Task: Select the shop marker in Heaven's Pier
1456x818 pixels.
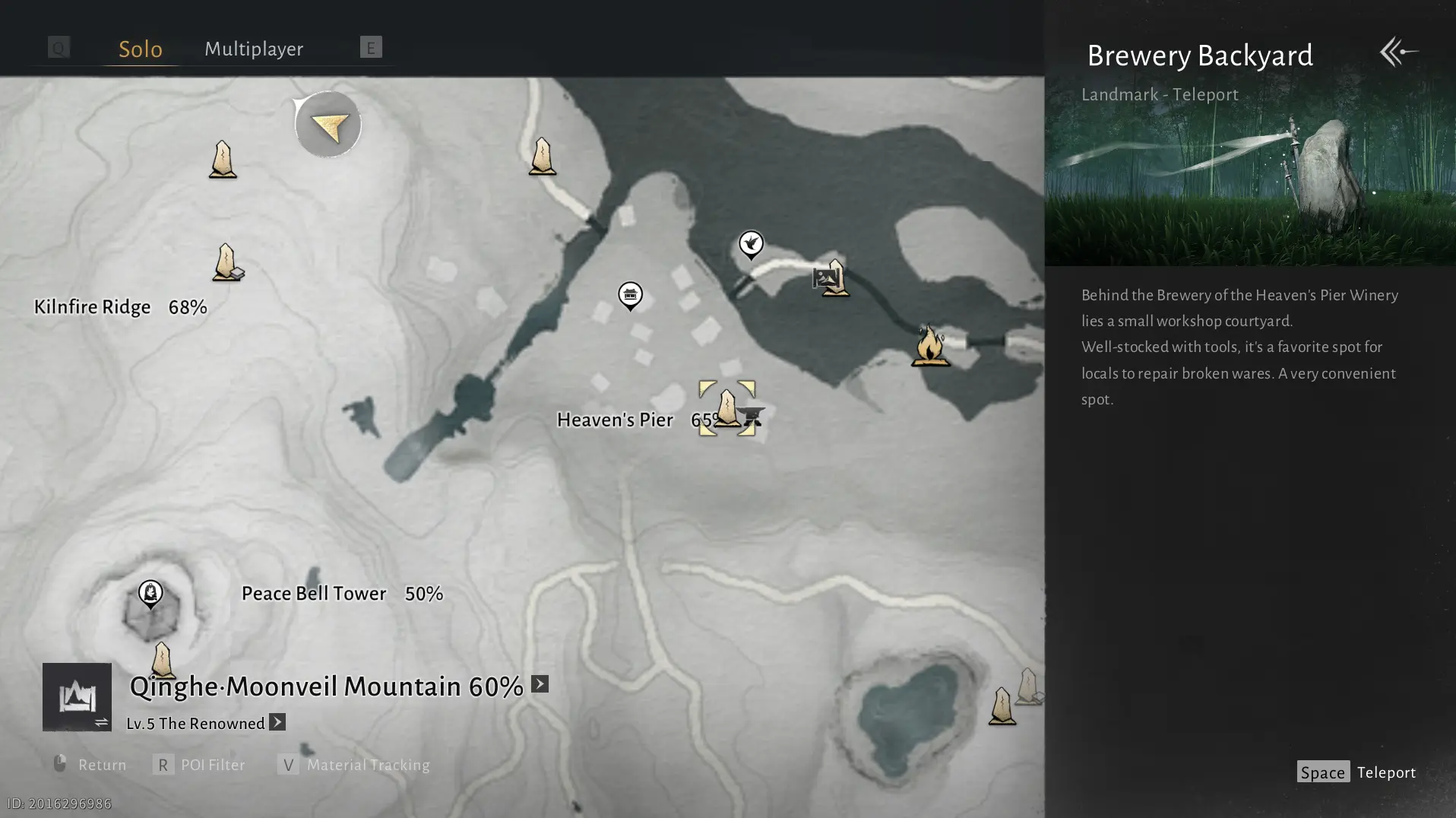Action: tap(630, 295)
